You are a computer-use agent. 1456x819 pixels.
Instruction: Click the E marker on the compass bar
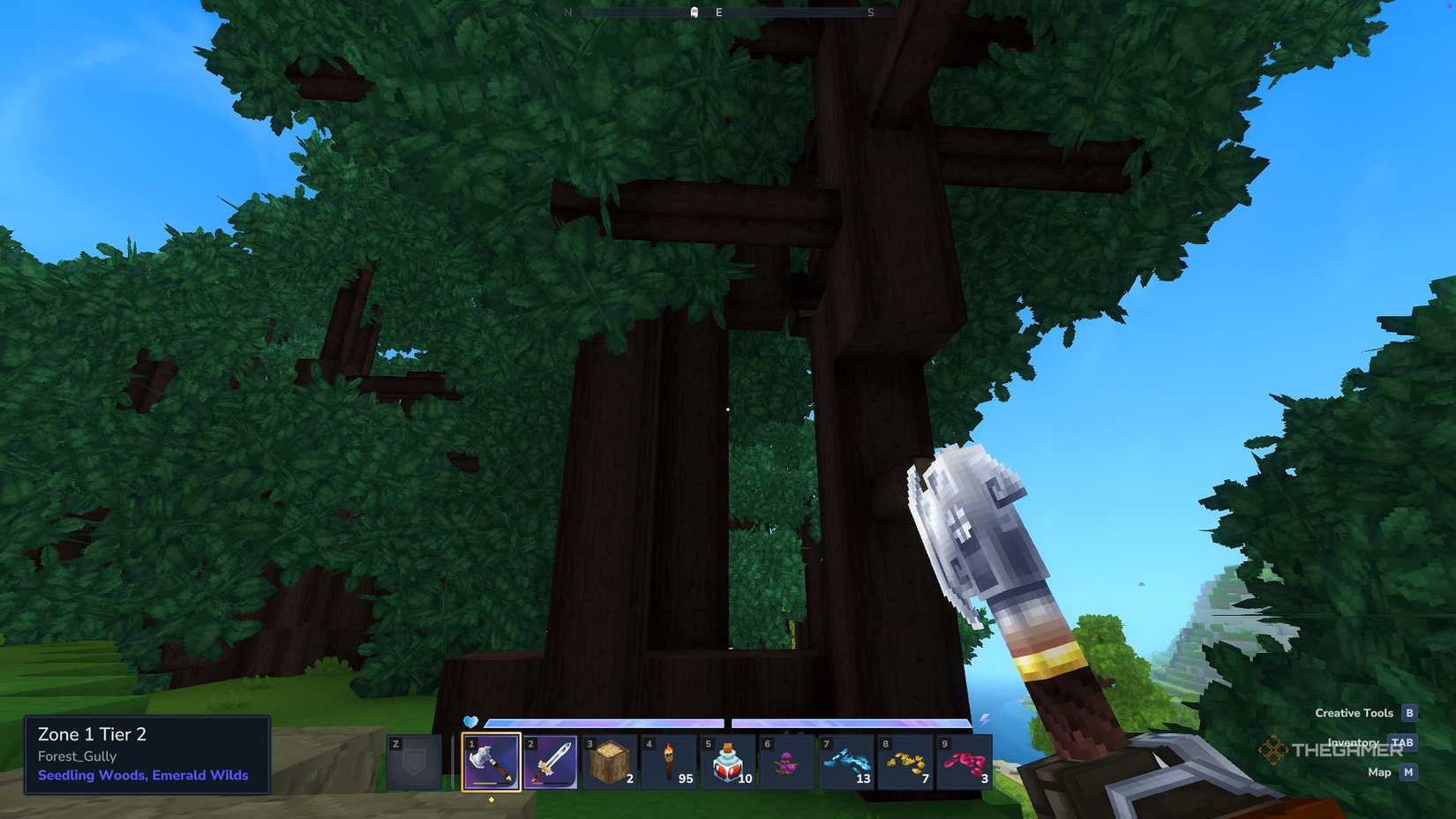pyautogui.click(x=717, y=11)
